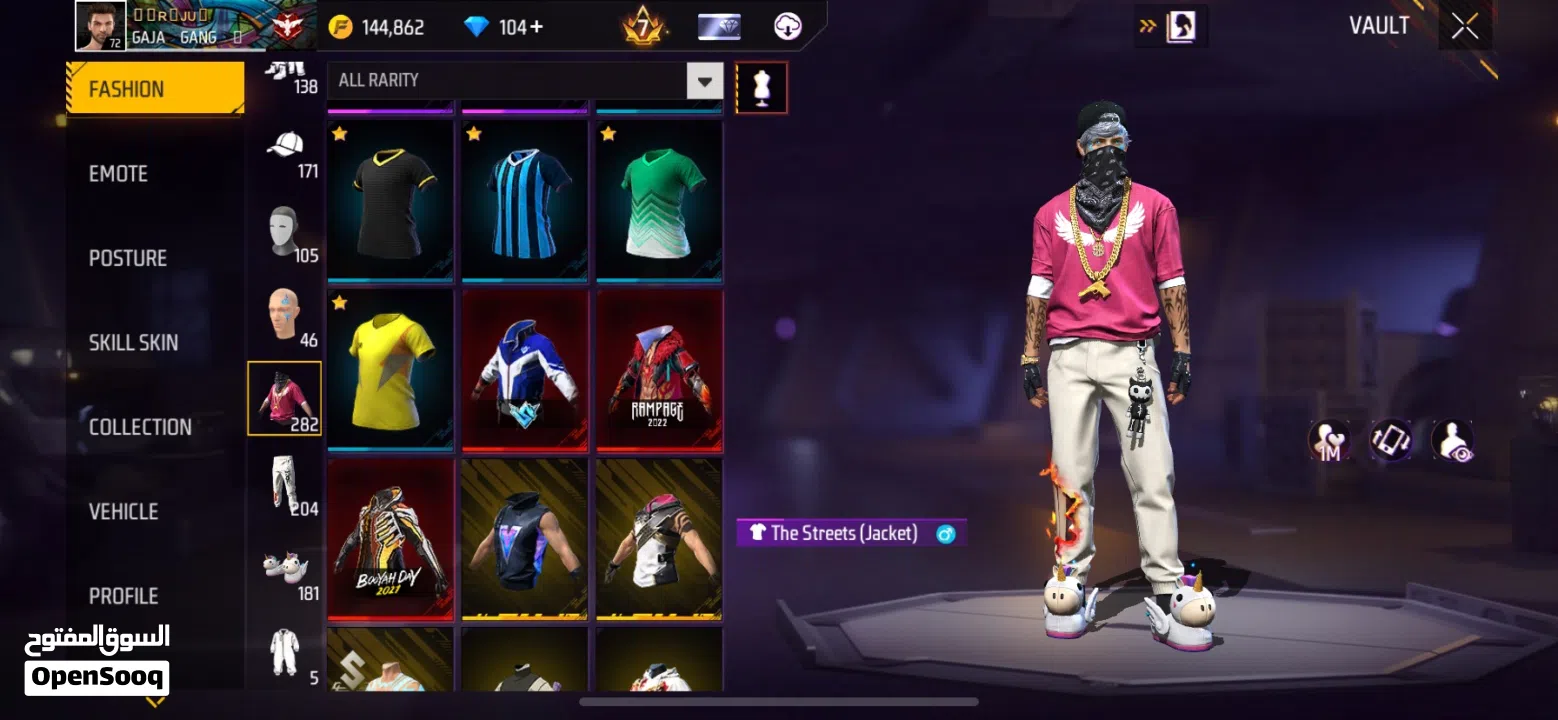Open the portrait book icon next to VAULT
This screenshot has width=1558, height=720.
tap(1180, 26)
